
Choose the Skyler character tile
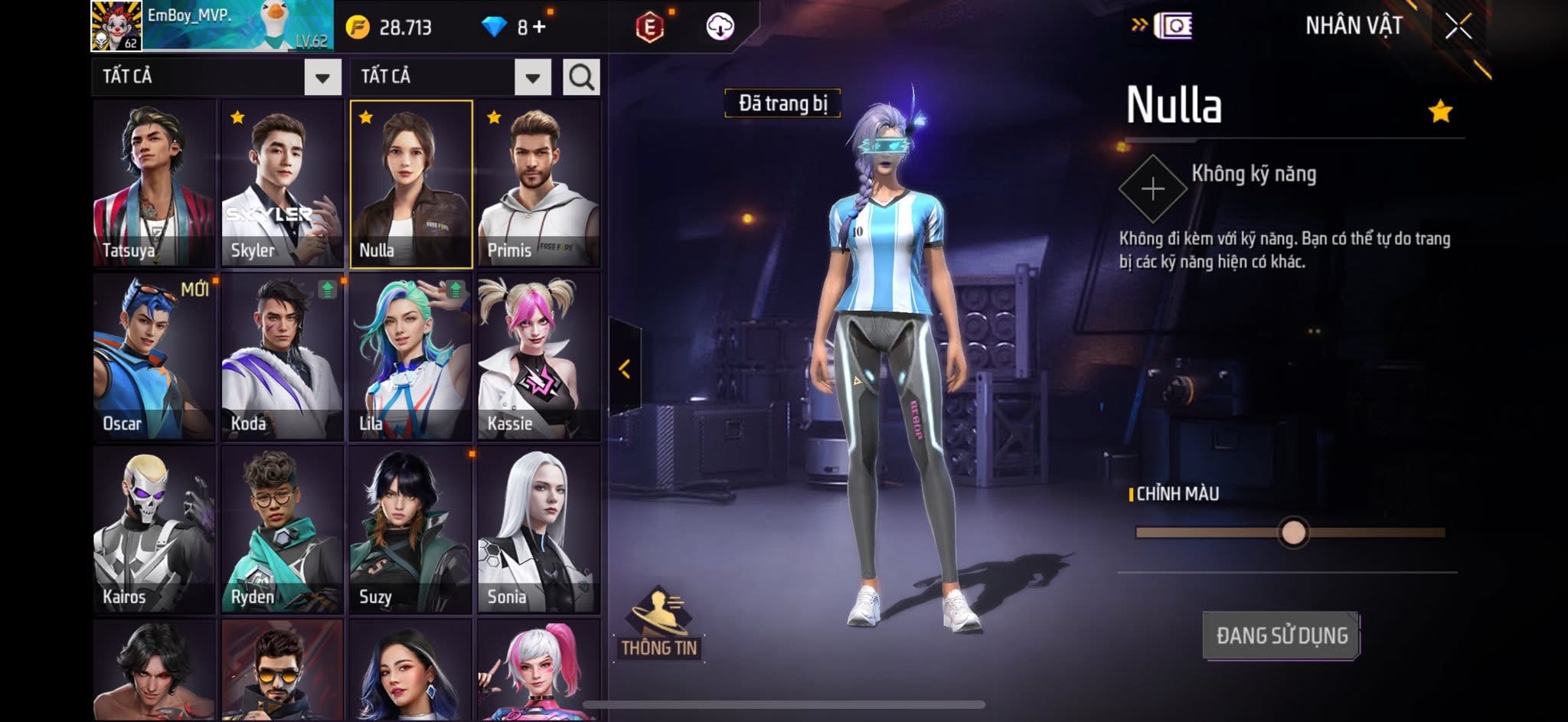pyautogui.click(x=282, y=184)
